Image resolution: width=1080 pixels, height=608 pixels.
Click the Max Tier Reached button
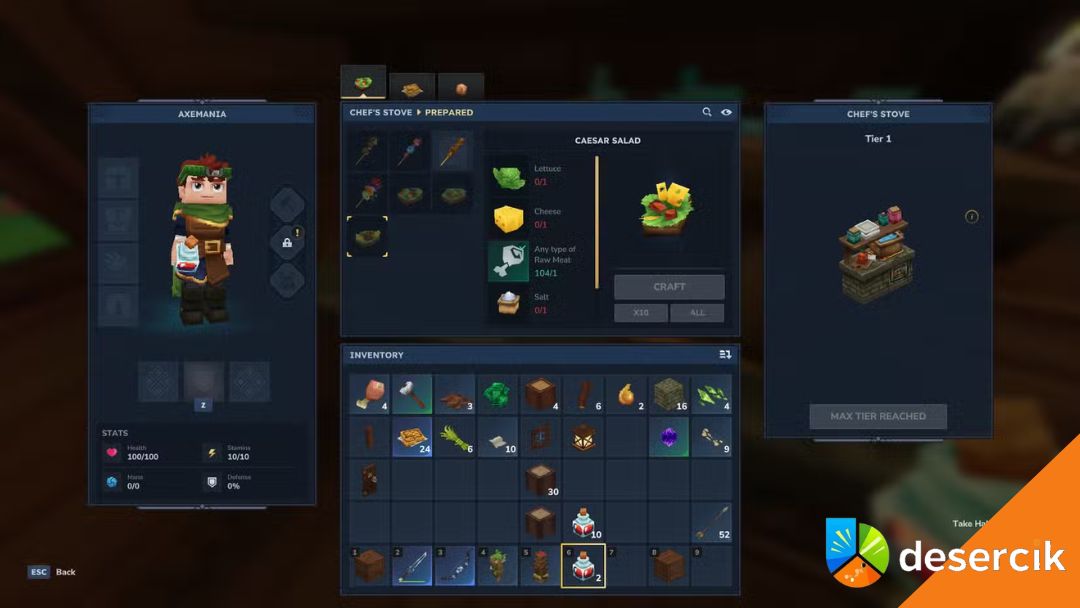878,416
